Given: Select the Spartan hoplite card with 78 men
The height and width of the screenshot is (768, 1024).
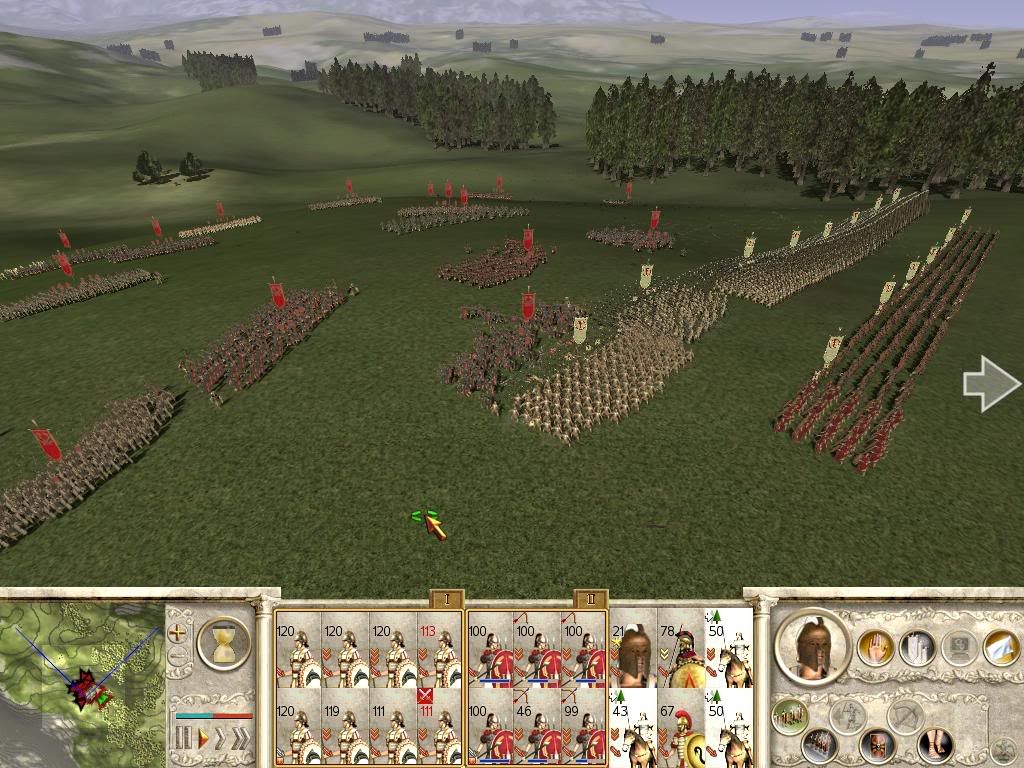Looking at the screenshot, I should [x=682, y=650].
